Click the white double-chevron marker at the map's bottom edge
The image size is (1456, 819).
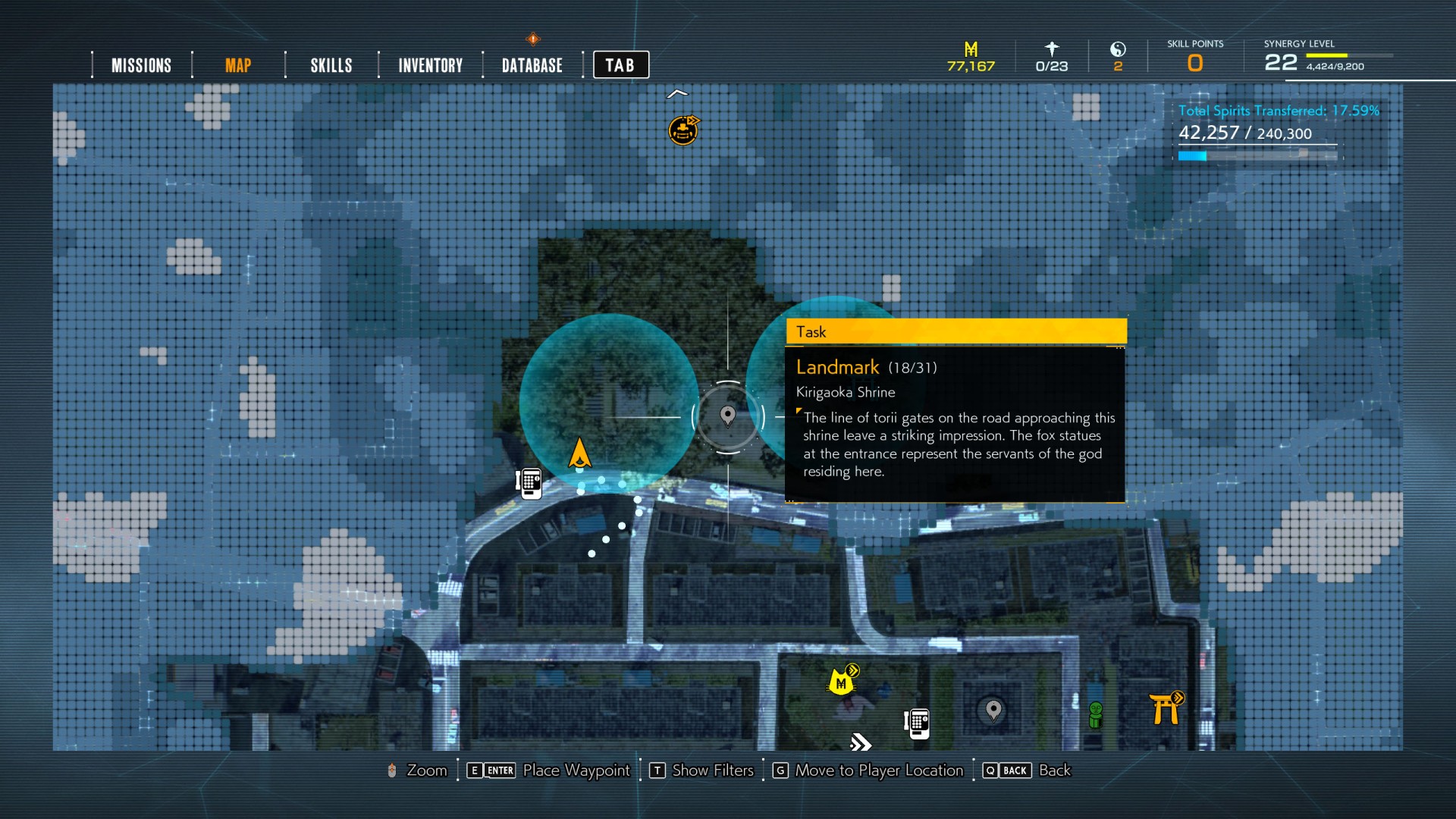pyautogui.click(x=861, y=742)
